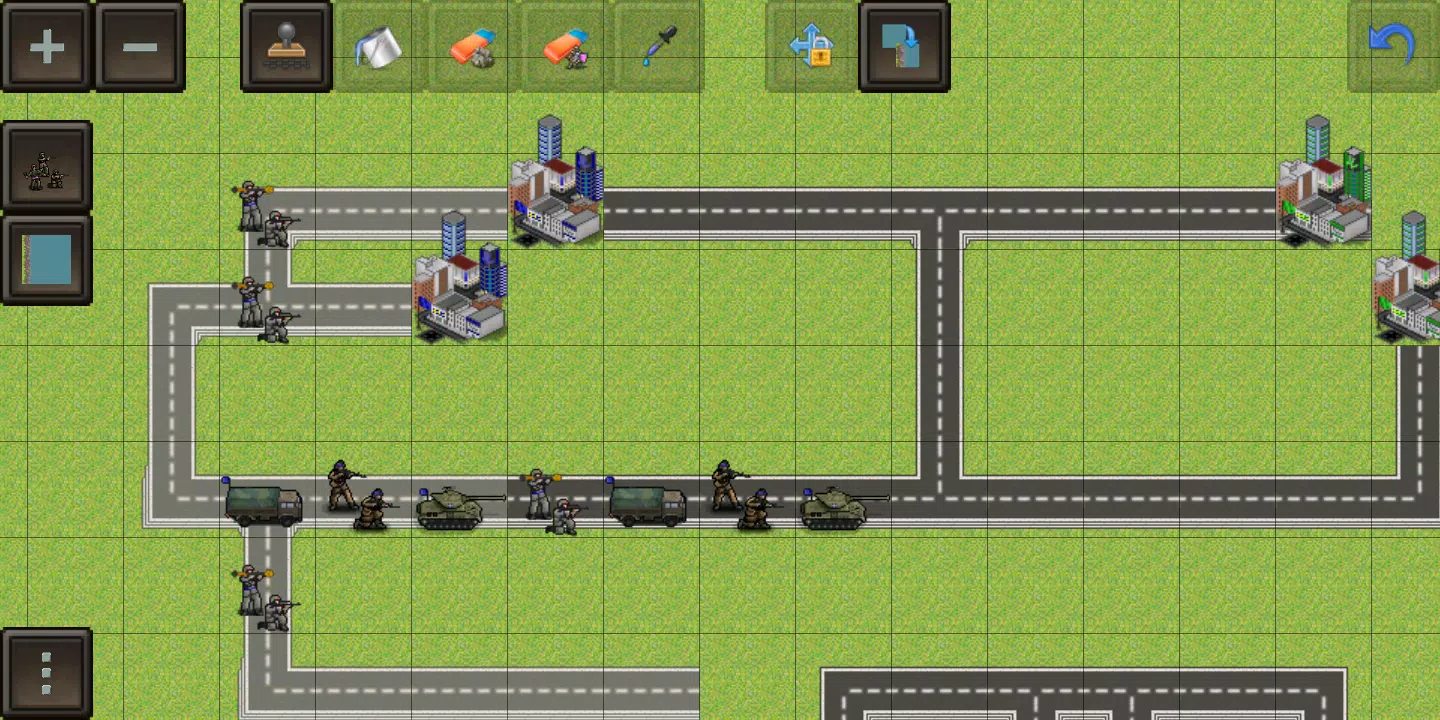Toggle the map scroll lock
The image size is (1440, 720).
(810, 45)
